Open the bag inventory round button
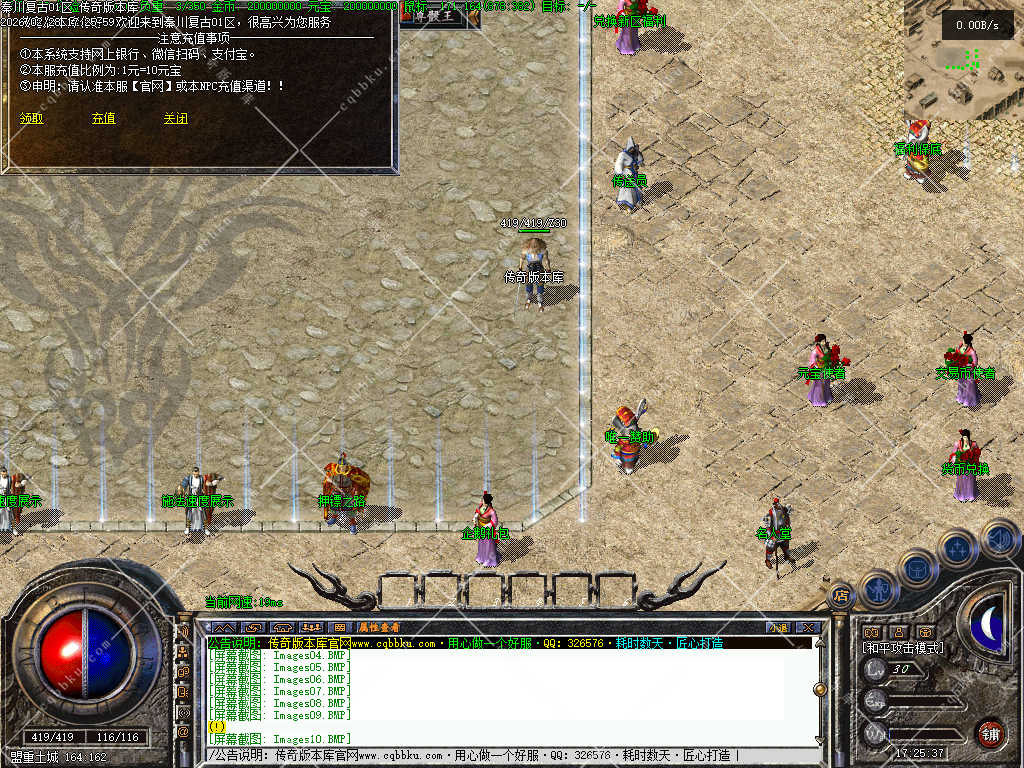1024x768 pixels. pos(917,568)
